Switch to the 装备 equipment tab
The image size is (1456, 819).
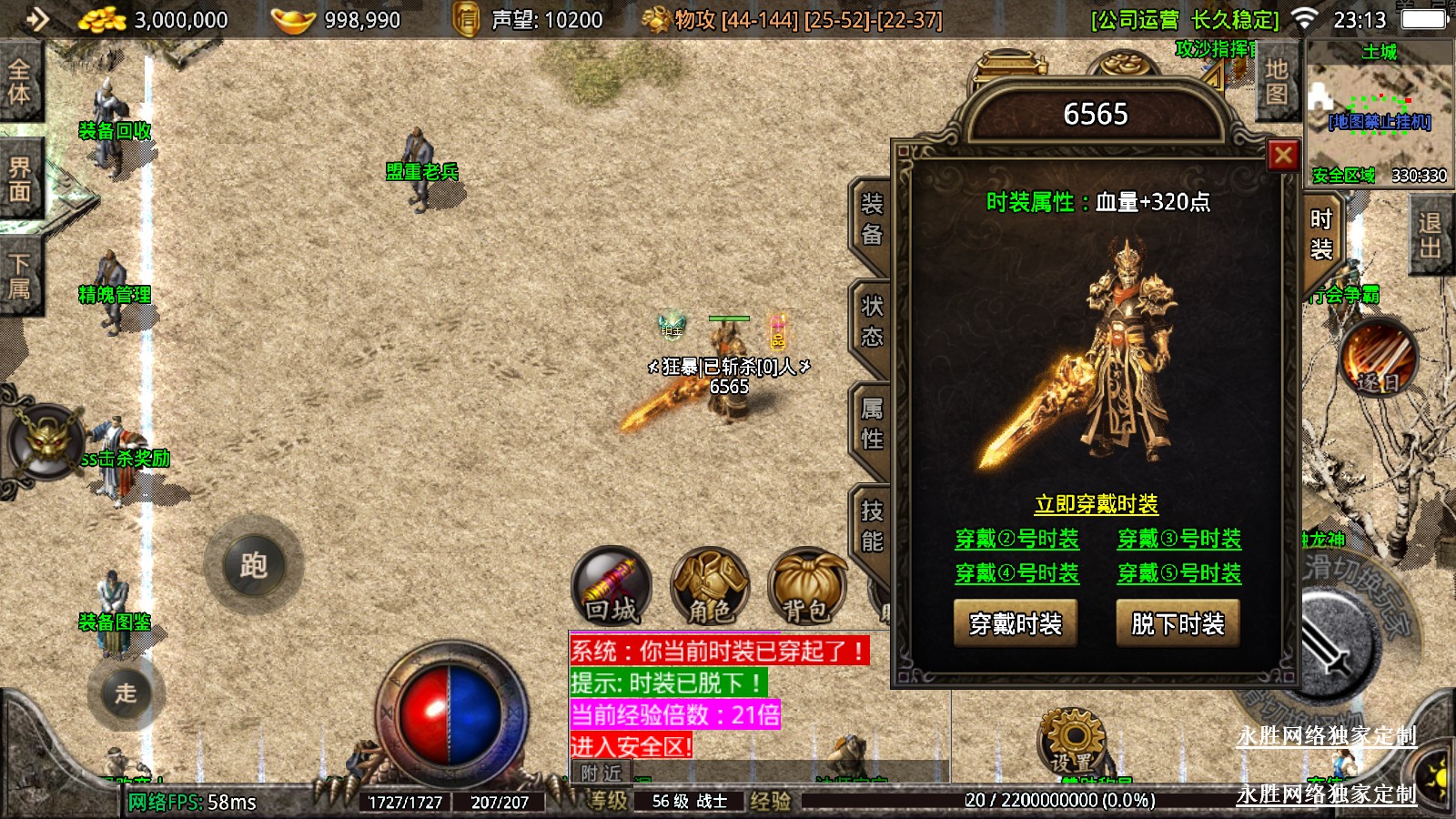872,219
